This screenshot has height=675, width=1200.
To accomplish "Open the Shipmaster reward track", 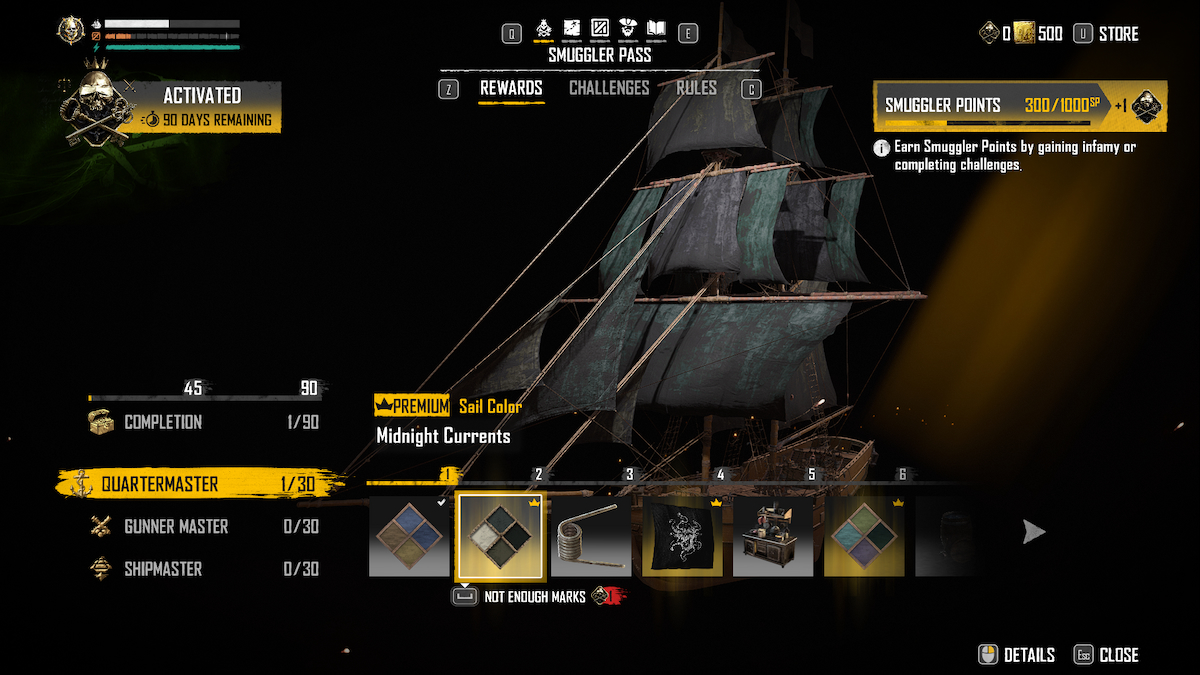I will pyautogui.click(x=163, y=569).
